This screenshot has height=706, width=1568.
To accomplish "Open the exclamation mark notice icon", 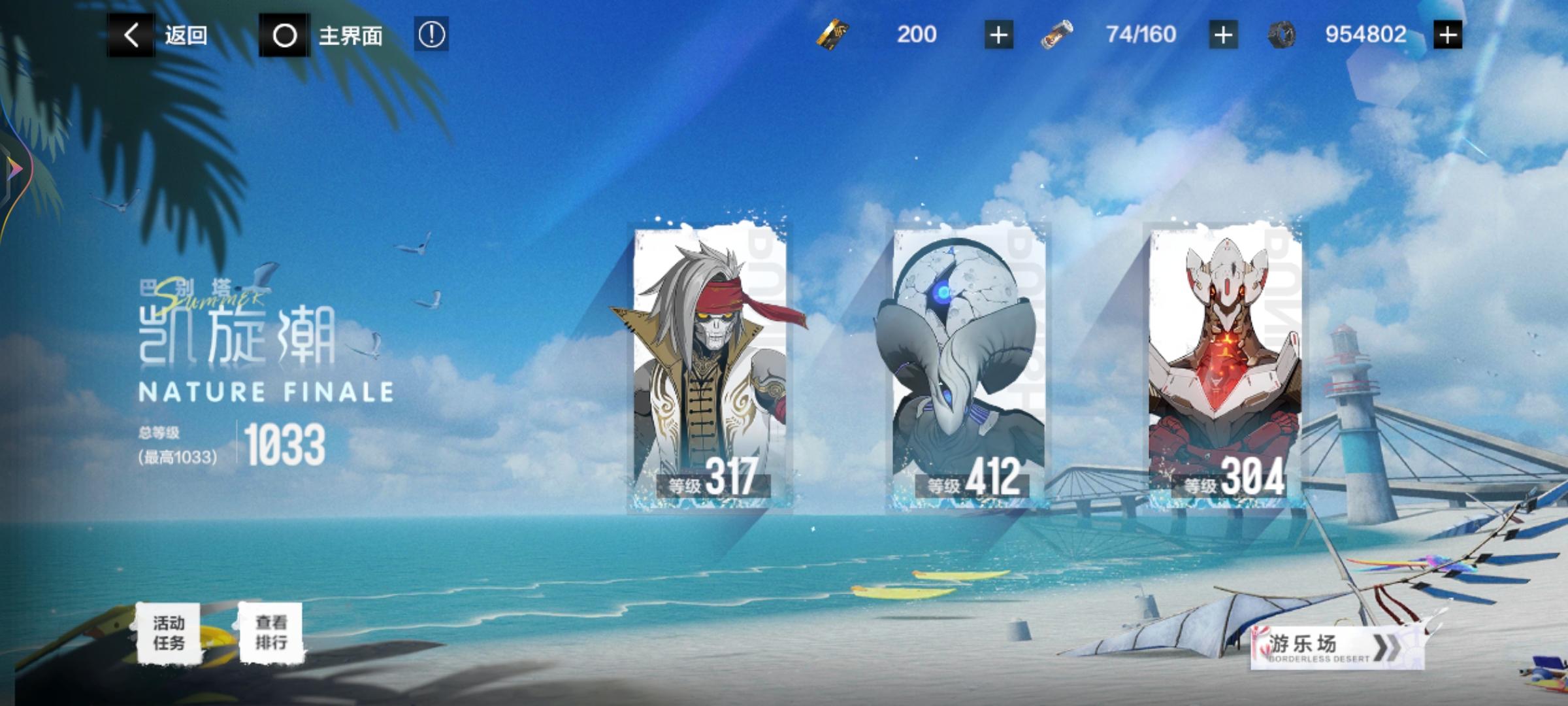I will 433,35.
